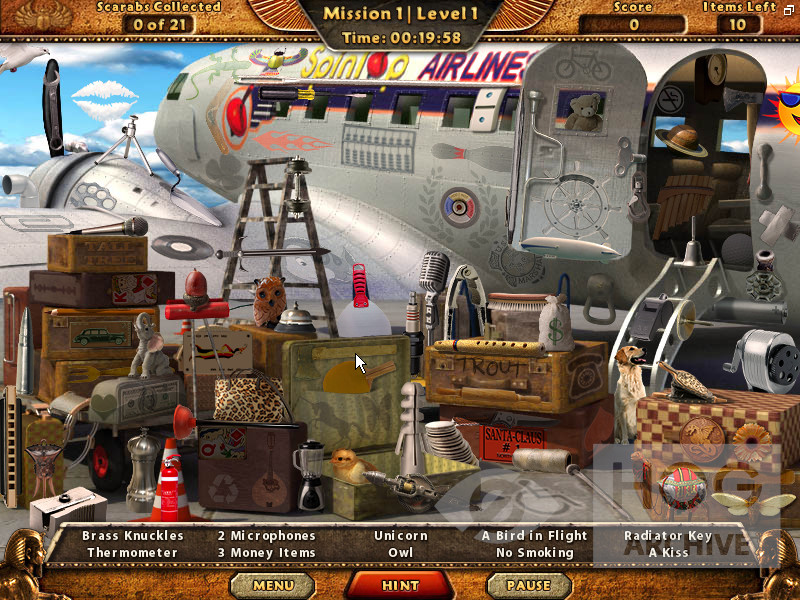Choose 'Unicorn' in the find list
Viewport: 800px width, 600px height.
pyautogui.click(x=400, y=536)
